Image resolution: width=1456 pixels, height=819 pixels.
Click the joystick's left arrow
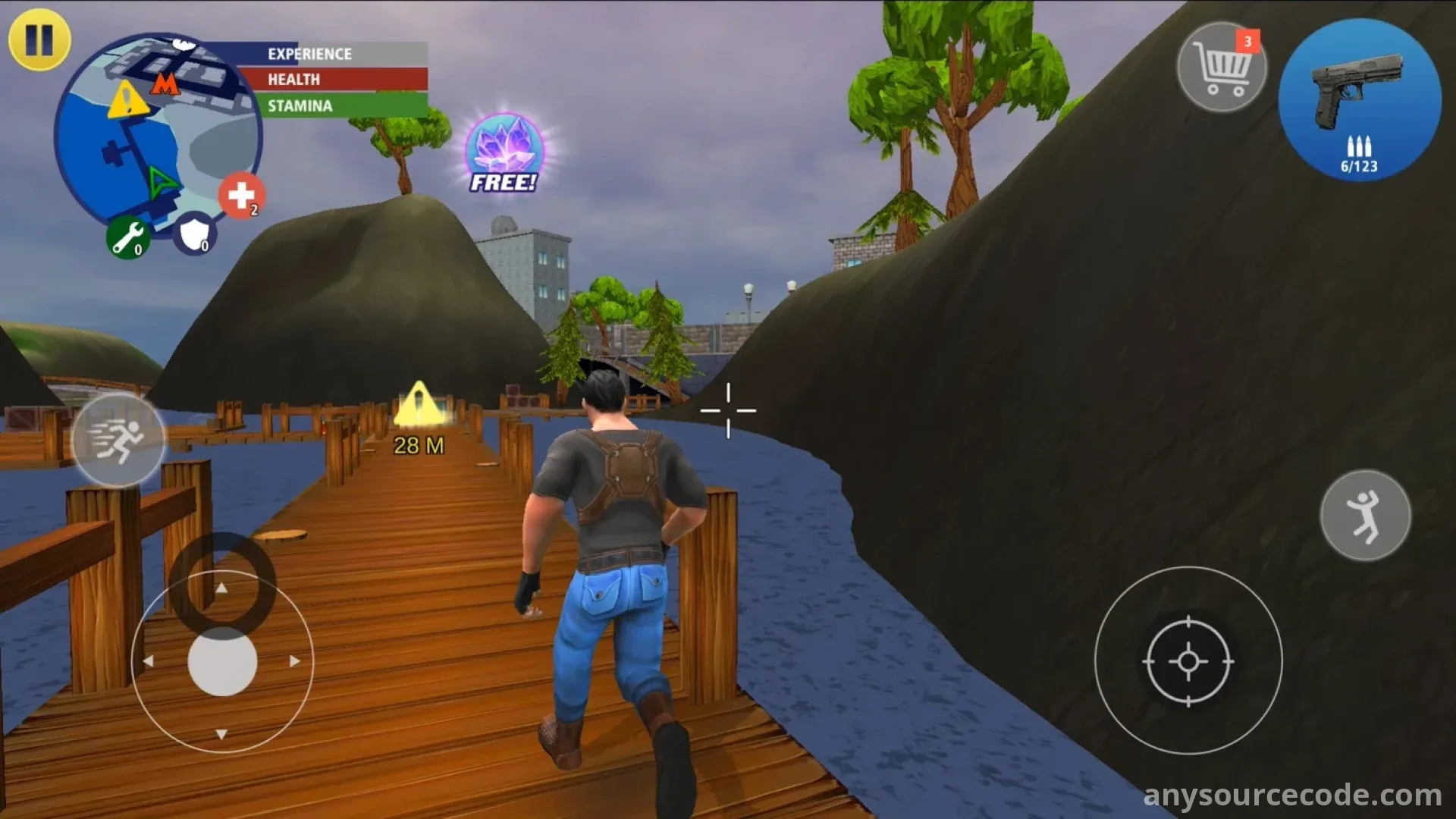tap(149, 661)
